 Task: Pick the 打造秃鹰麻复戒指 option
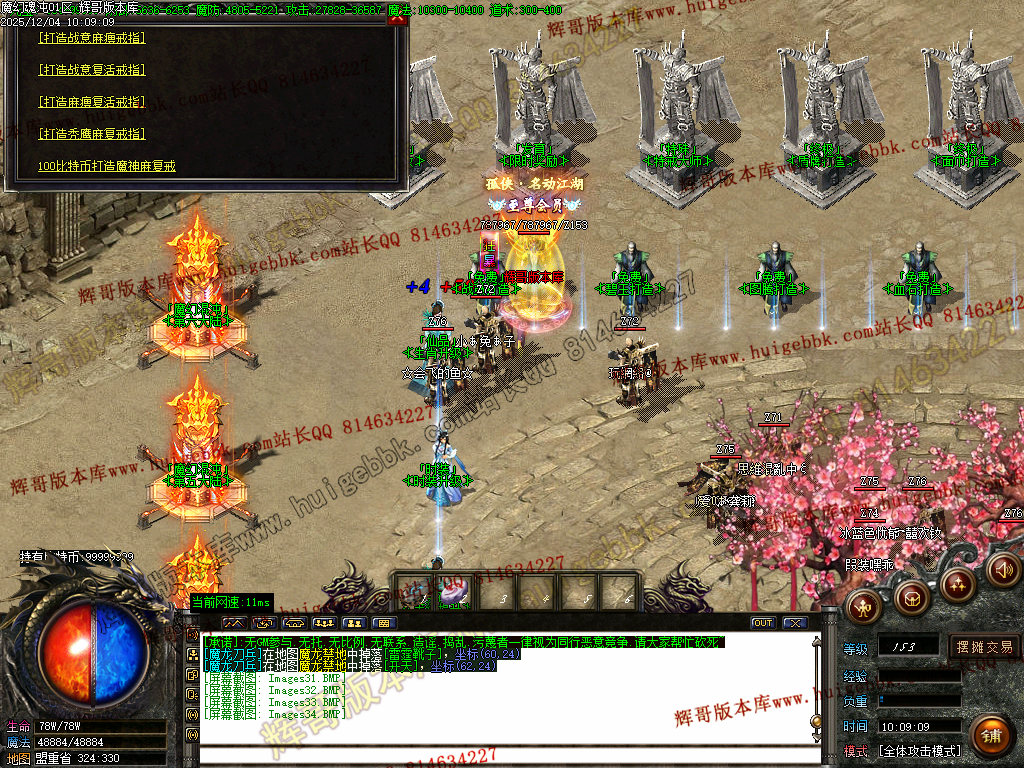coord(91,133)
